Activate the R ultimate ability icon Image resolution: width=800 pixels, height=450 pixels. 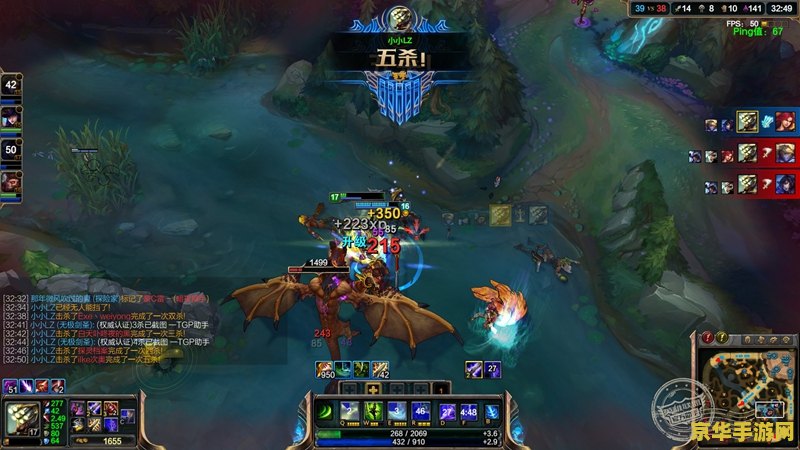coord(421,411)
